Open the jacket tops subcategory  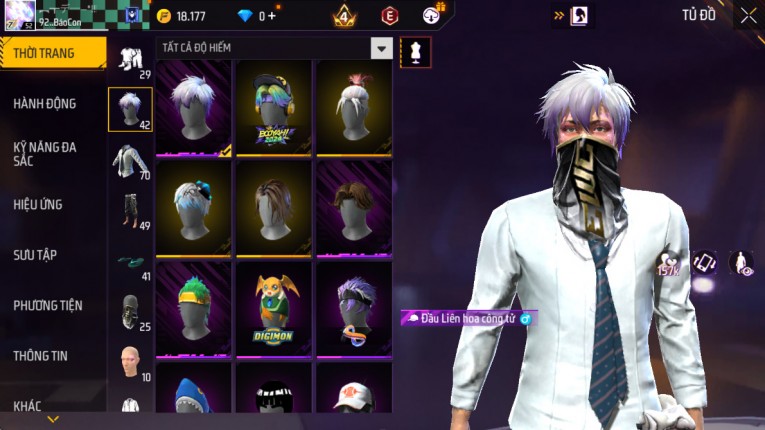click(x=129, y=161)
